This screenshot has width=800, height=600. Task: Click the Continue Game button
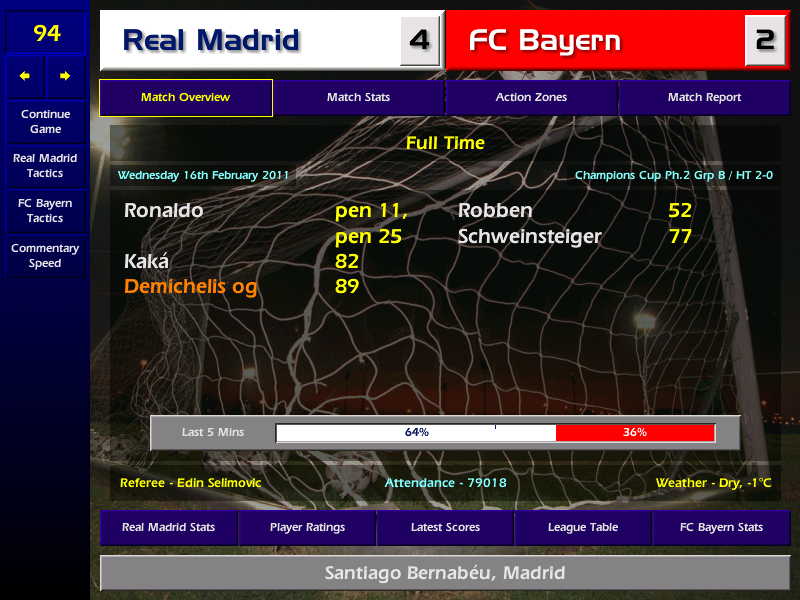click(x=45, y=122)
